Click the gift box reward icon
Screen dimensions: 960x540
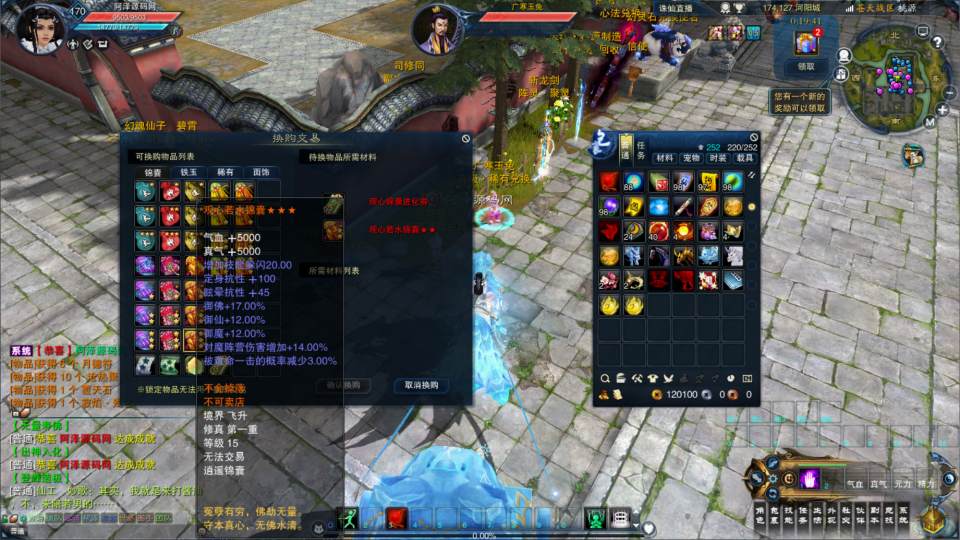click(x=806, y=43)
